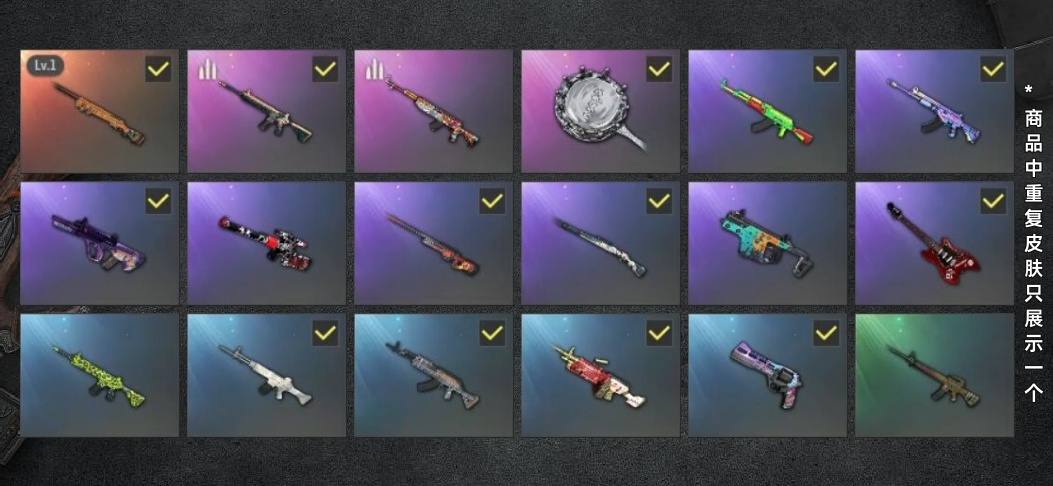Viewport: 1053px width, 486px height.
Task: Select the rifle skin on the green tile
Action: click(x=933, y=375)
